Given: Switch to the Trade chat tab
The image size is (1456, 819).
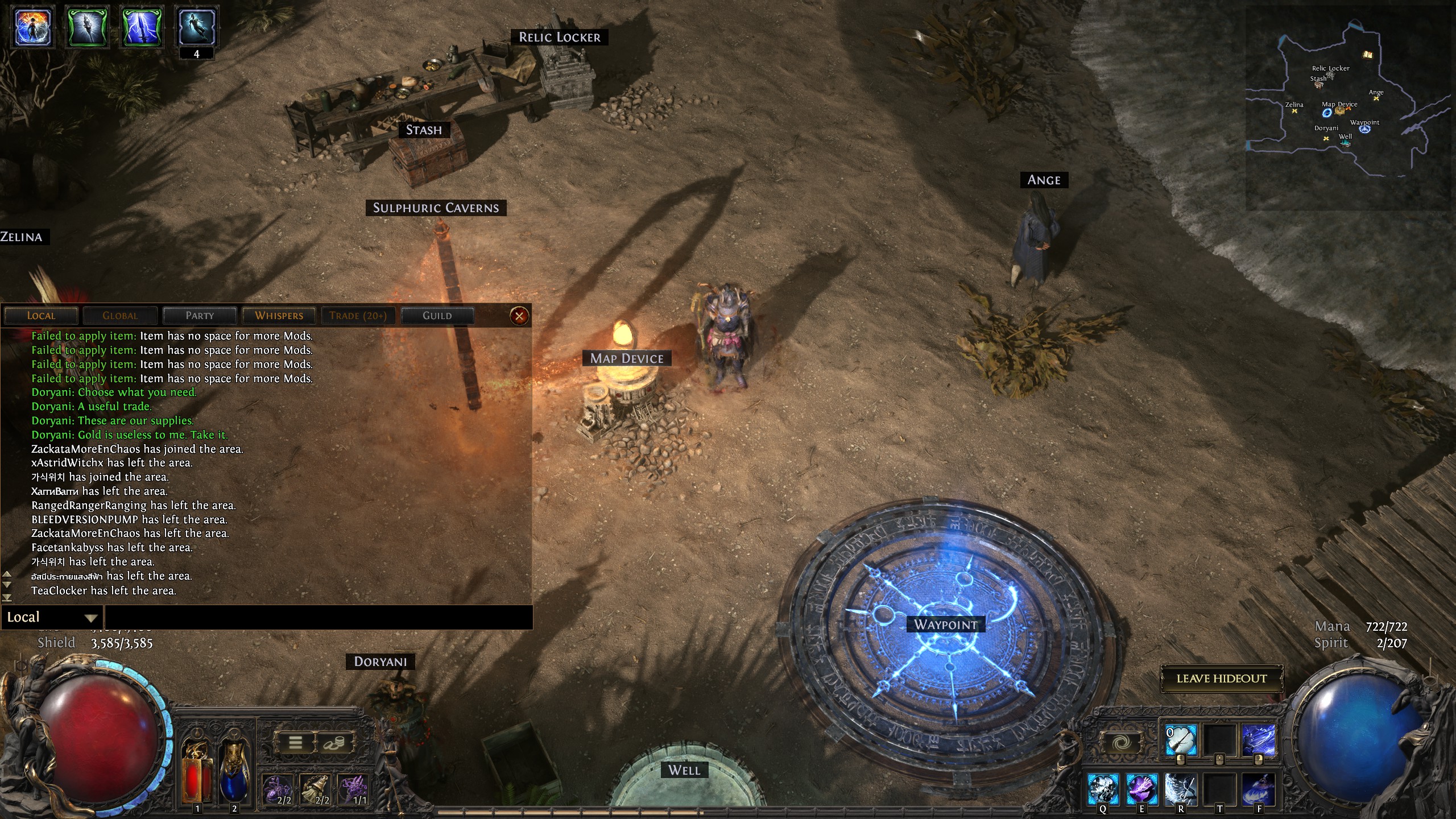Looking at the screenshot, I should tap(358, 316).
